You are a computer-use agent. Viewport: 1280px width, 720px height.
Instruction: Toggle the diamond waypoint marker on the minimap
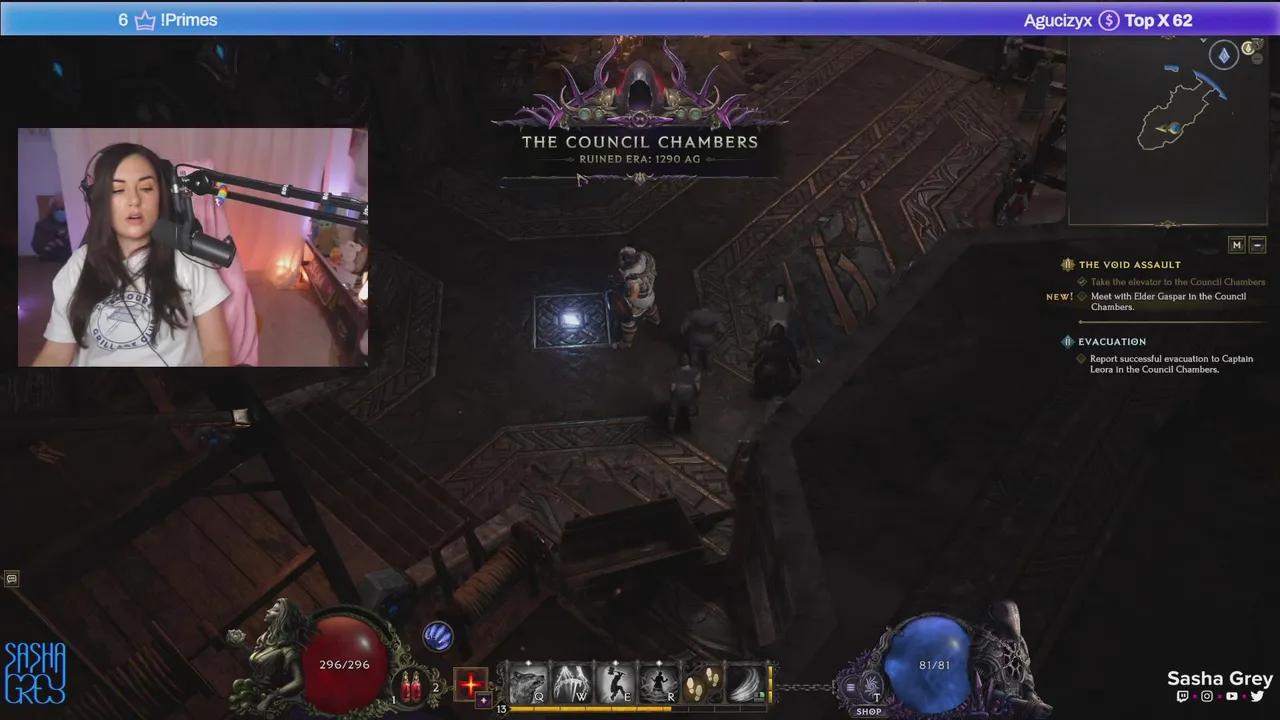click(x=1222, y=53)
